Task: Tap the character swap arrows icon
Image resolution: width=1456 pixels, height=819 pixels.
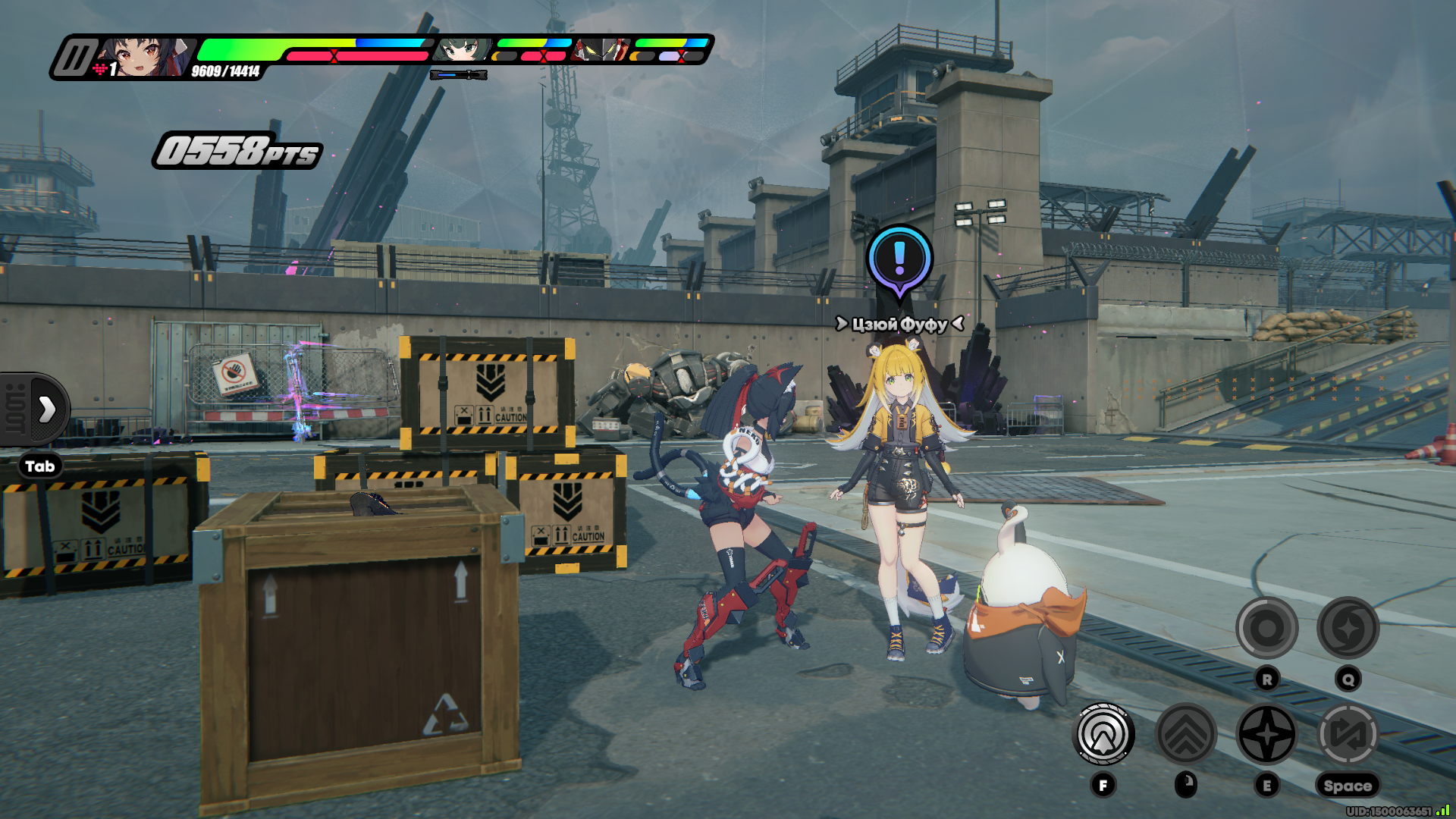Action: (x=1348, y=734)
